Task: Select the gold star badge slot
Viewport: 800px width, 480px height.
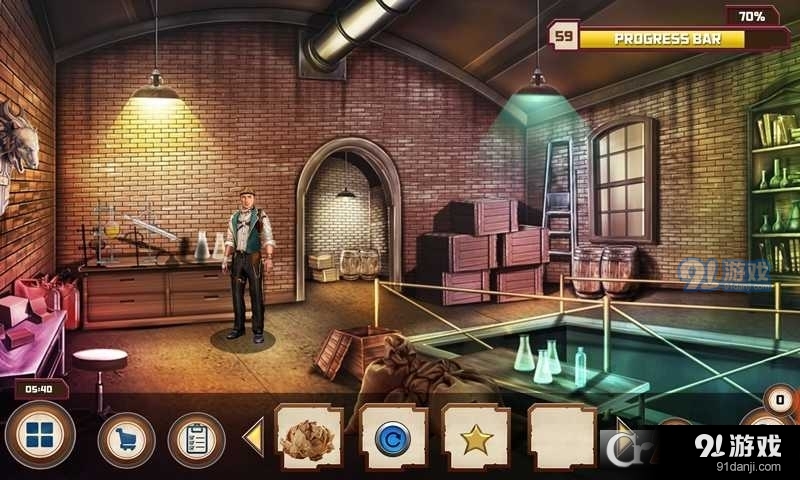Action: [476, 438]
